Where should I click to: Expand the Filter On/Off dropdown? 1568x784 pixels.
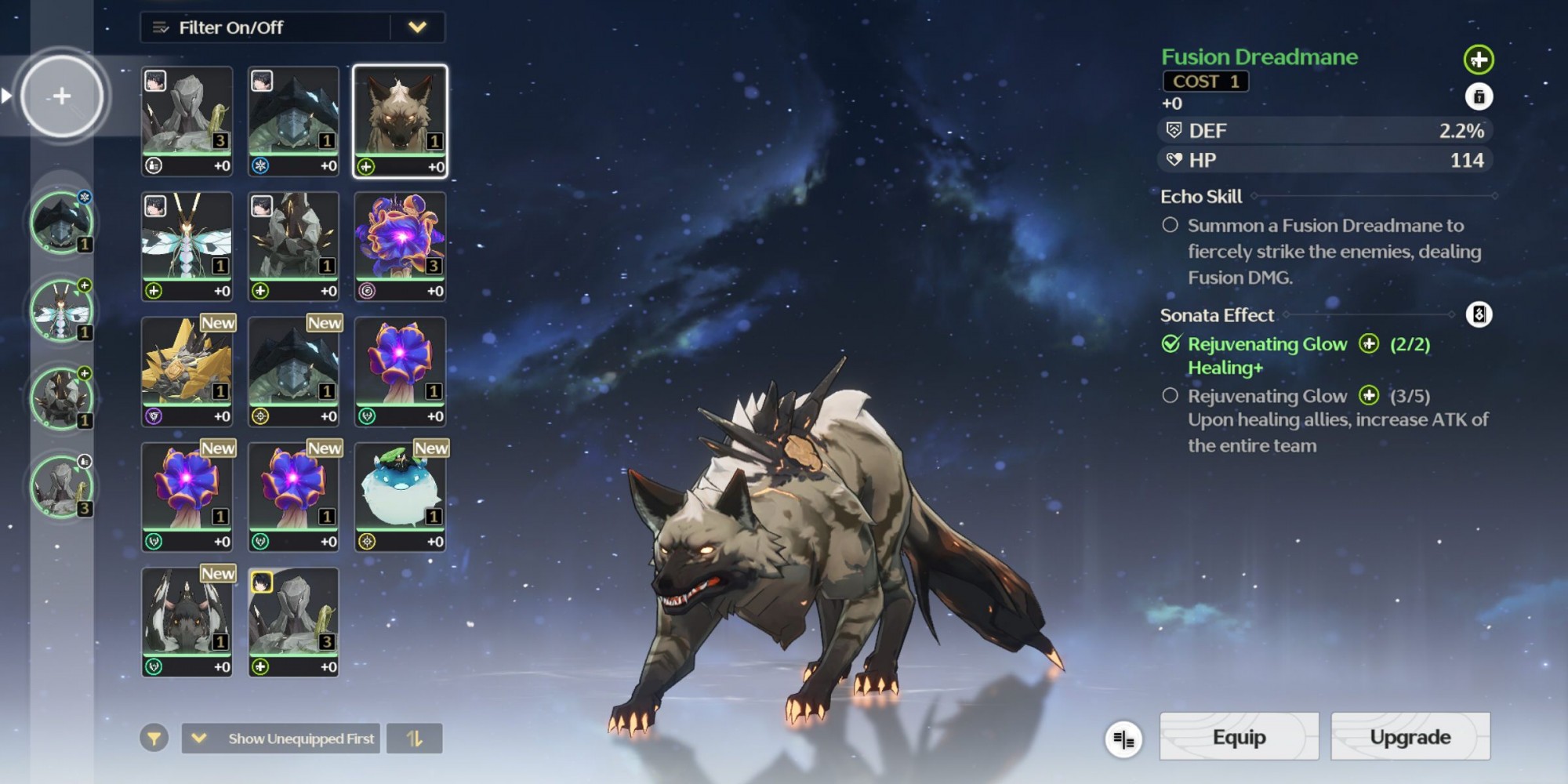click(417, 27)
